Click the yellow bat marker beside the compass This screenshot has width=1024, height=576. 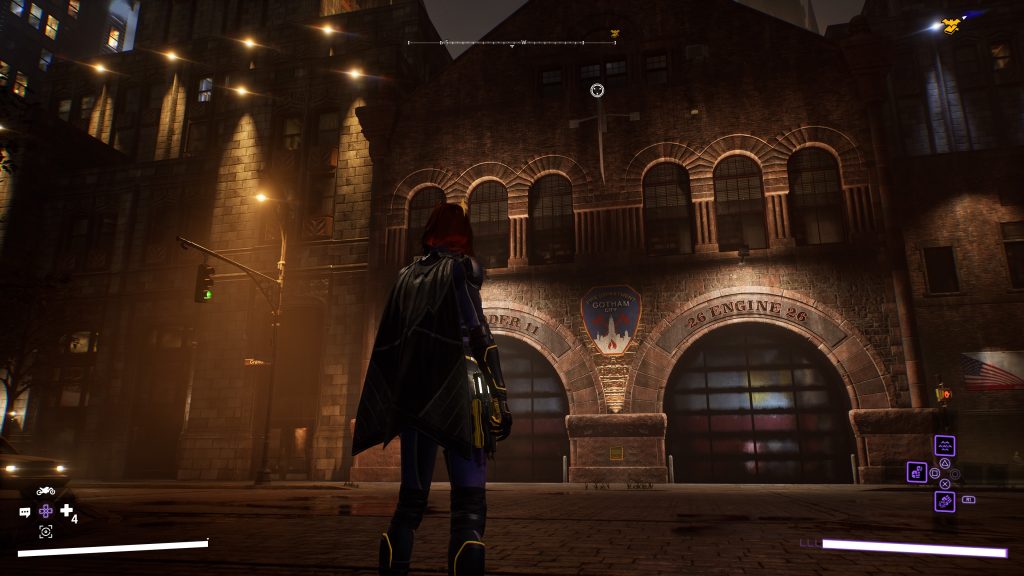click(615, 35)
